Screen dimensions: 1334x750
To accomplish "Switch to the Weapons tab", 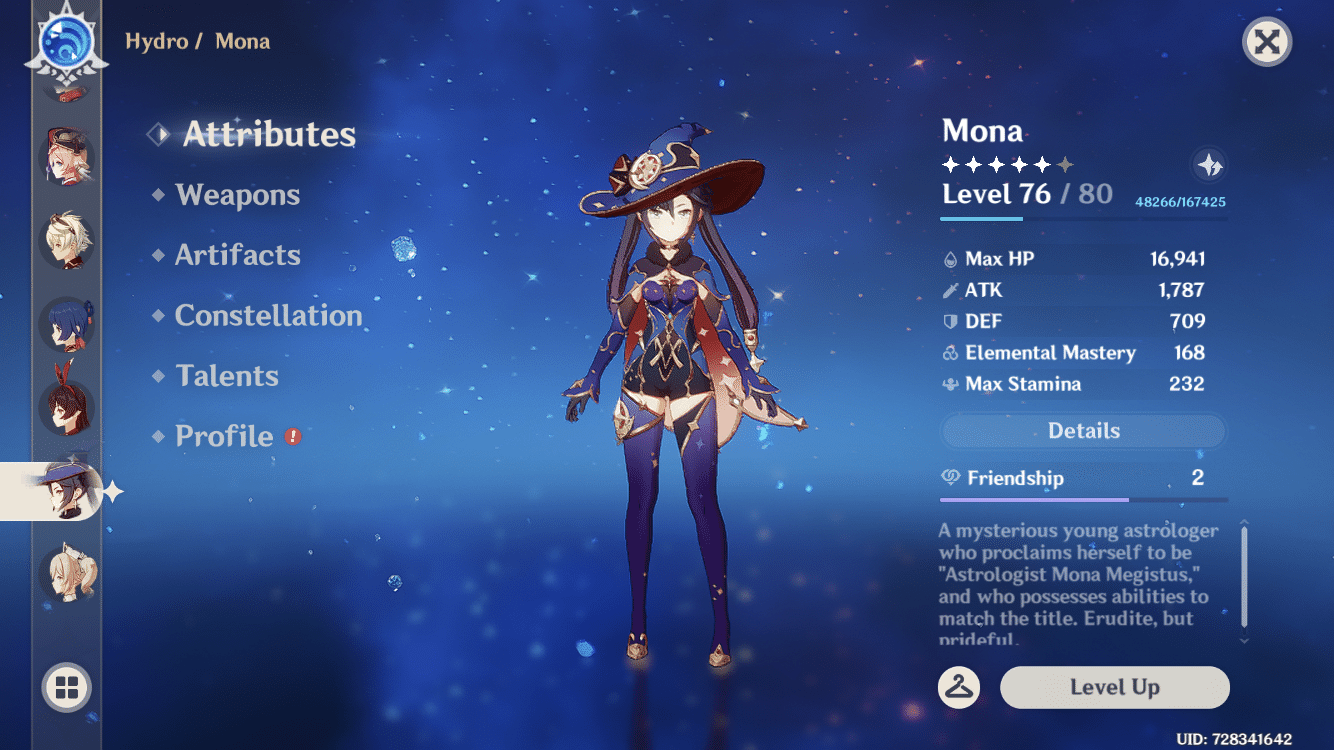I will click(x=238, y=195).
